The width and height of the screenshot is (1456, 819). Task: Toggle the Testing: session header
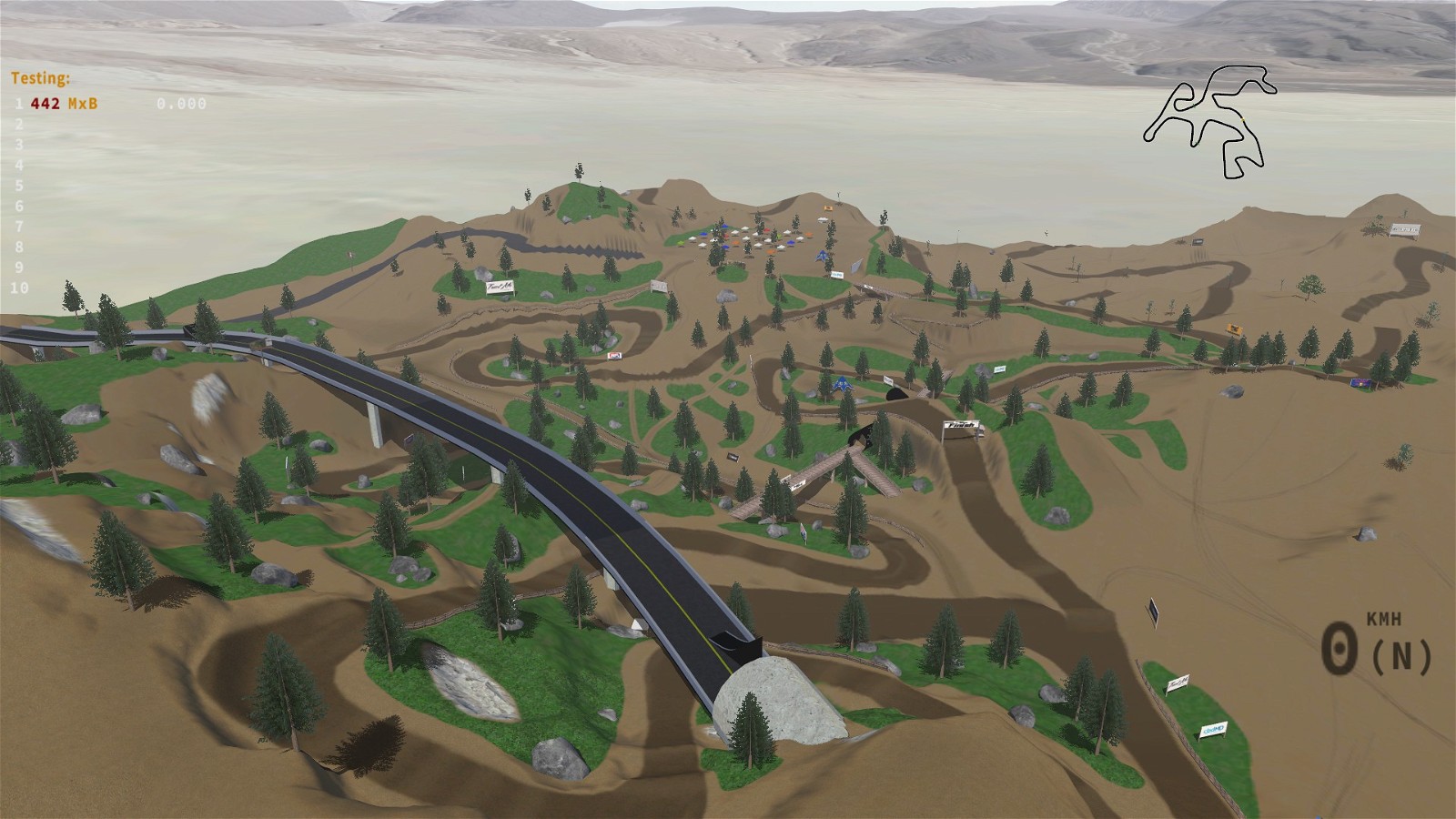[x=40, y=78]
